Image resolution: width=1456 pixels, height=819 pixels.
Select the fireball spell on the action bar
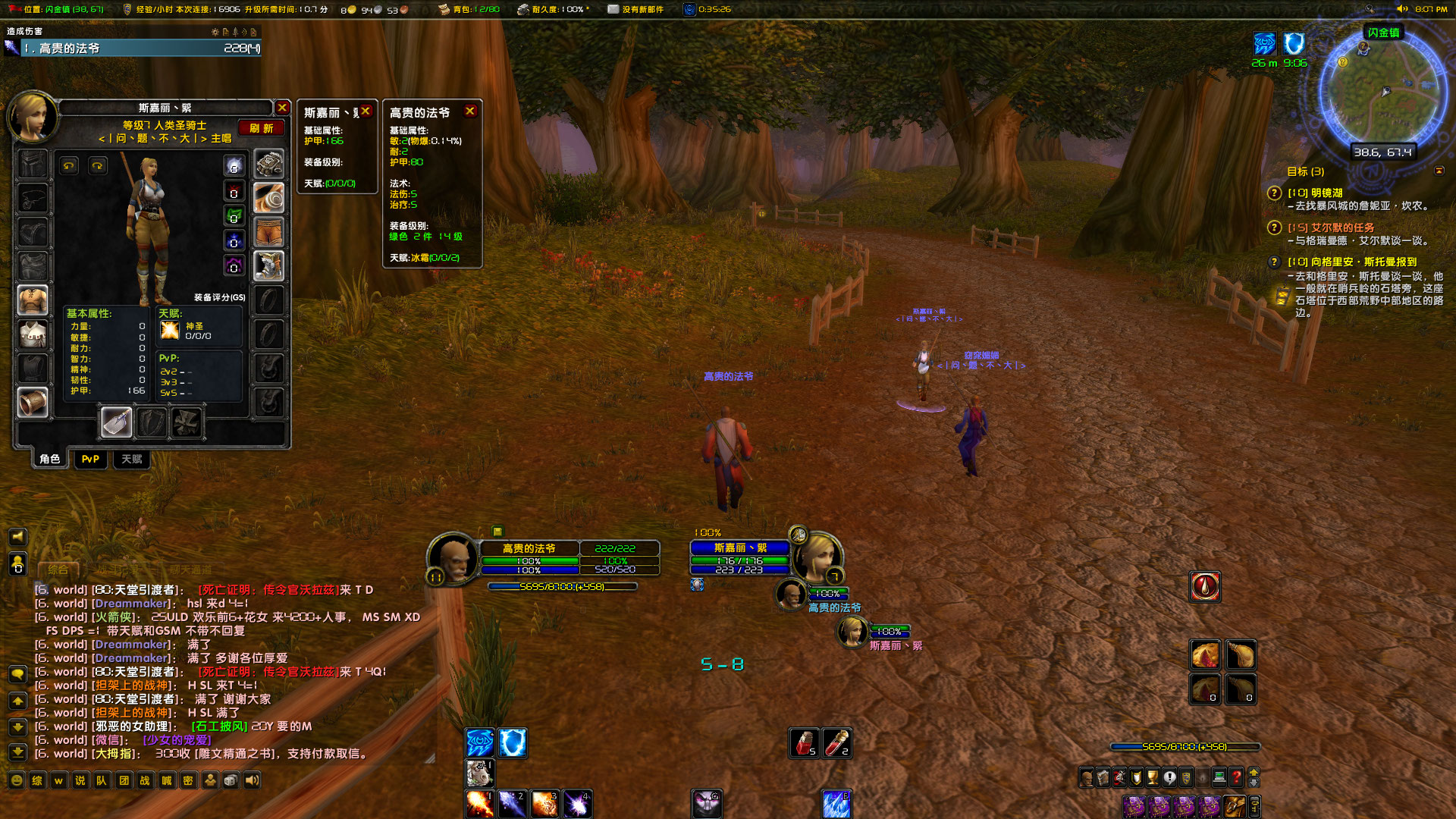click(481, 802)
